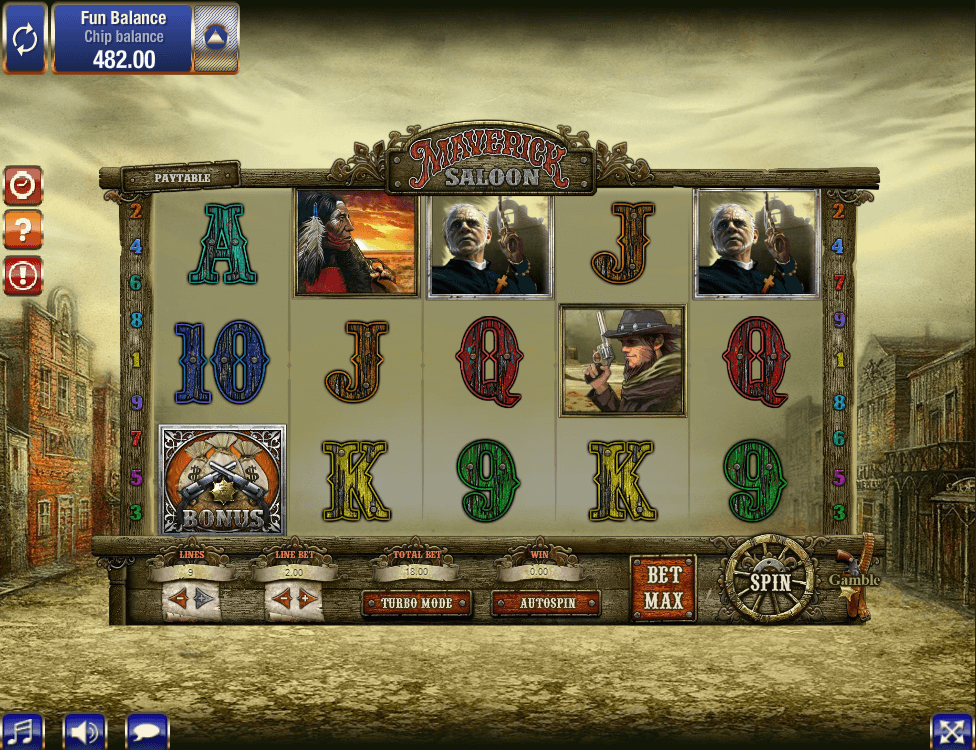
Task: Collapse the Fun Balance panel arrow
Action: [x=215, y=39]
